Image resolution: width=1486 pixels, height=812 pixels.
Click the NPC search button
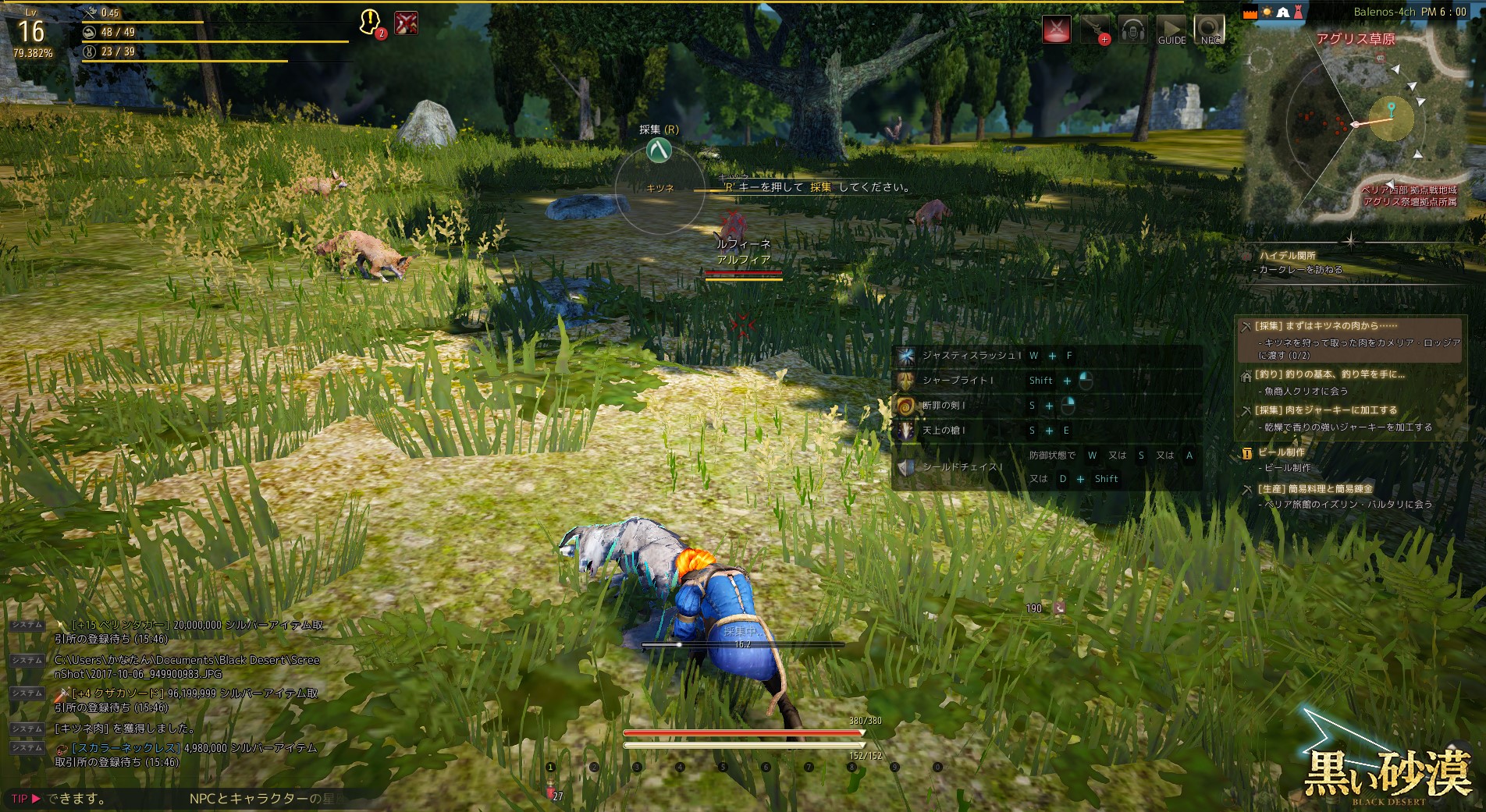pos(1210,30)
